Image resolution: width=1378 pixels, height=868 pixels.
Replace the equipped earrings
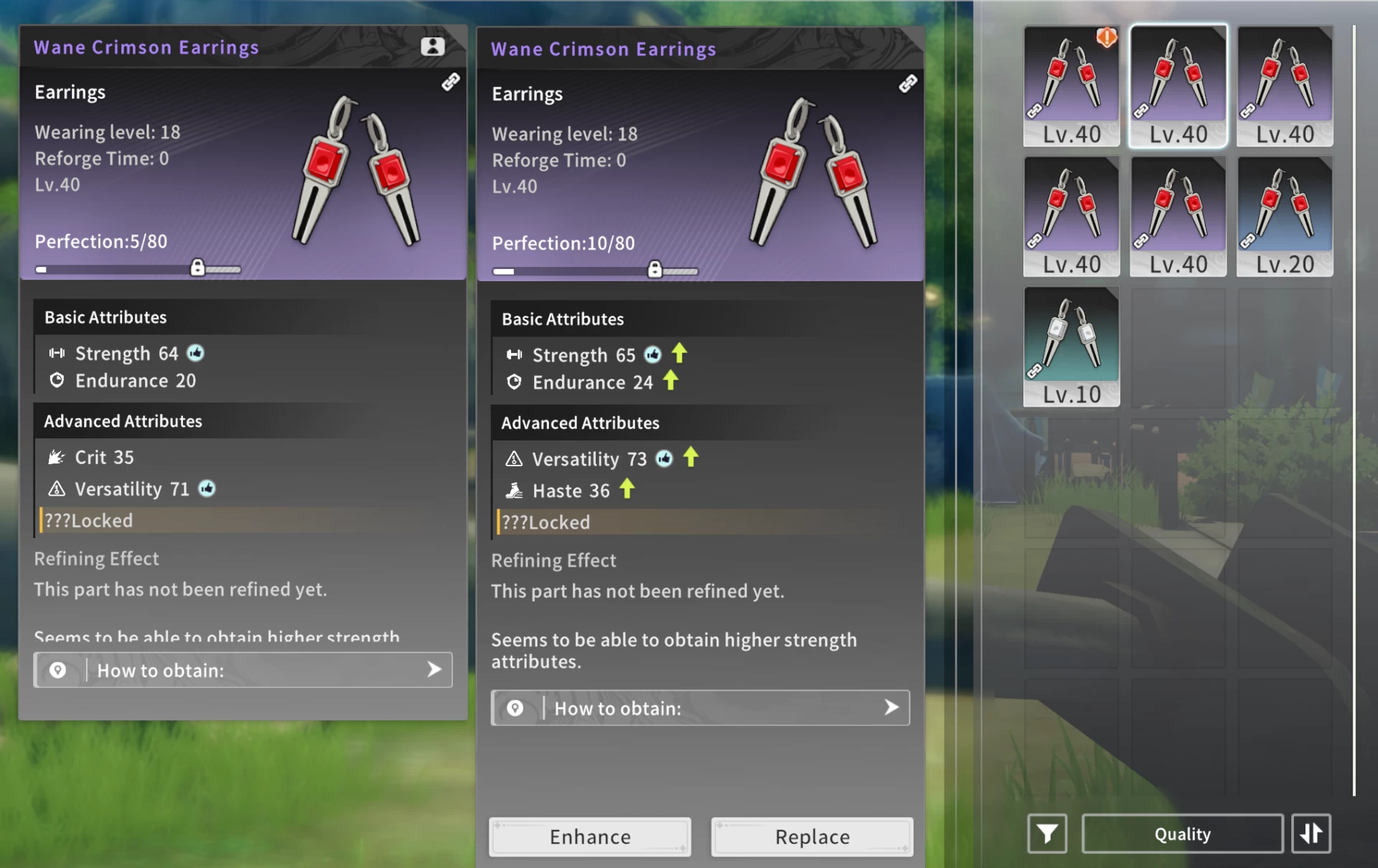[812, 836]
